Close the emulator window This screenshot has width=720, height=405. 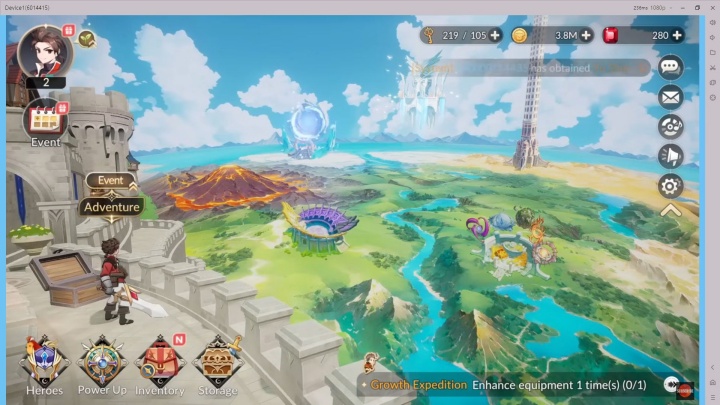pos(711,7)
